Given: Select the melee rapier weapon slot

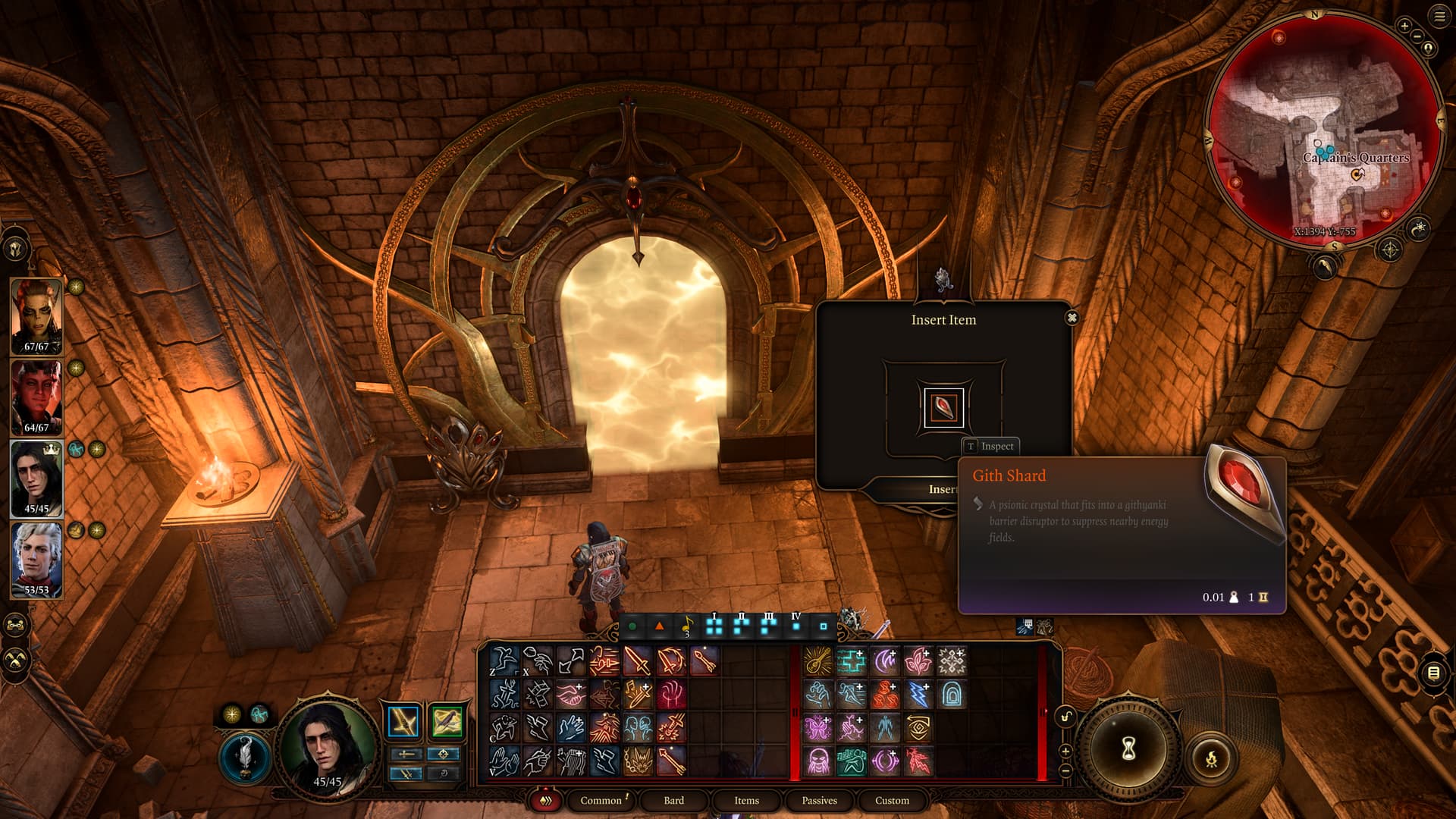Looking at the screenshot, I should tap(403, 721).
